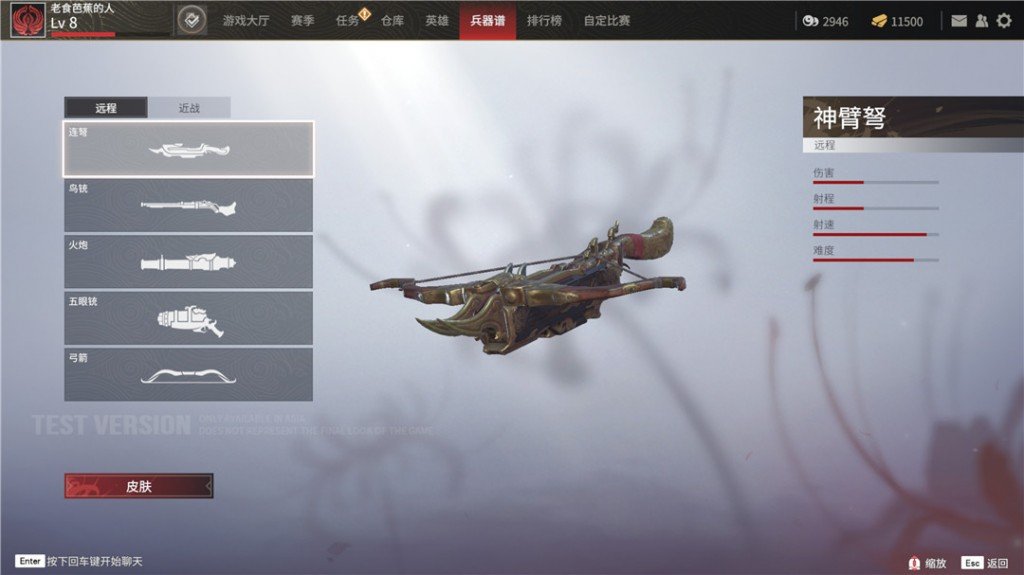Select the 兵器谱 weapons tab

tap(488, 20)
